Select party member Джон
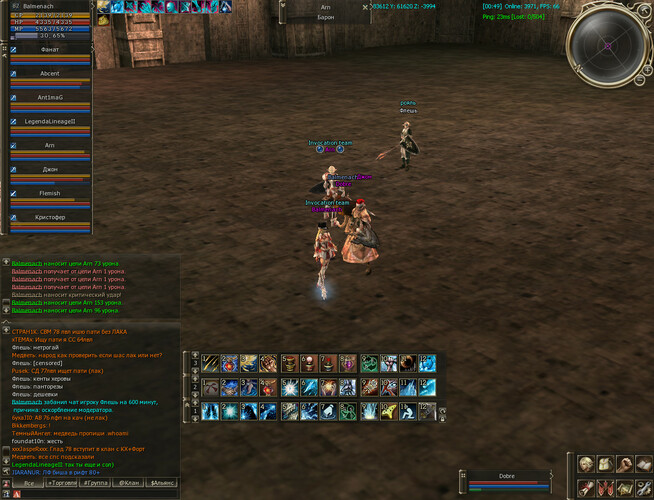 pos(50,170)
